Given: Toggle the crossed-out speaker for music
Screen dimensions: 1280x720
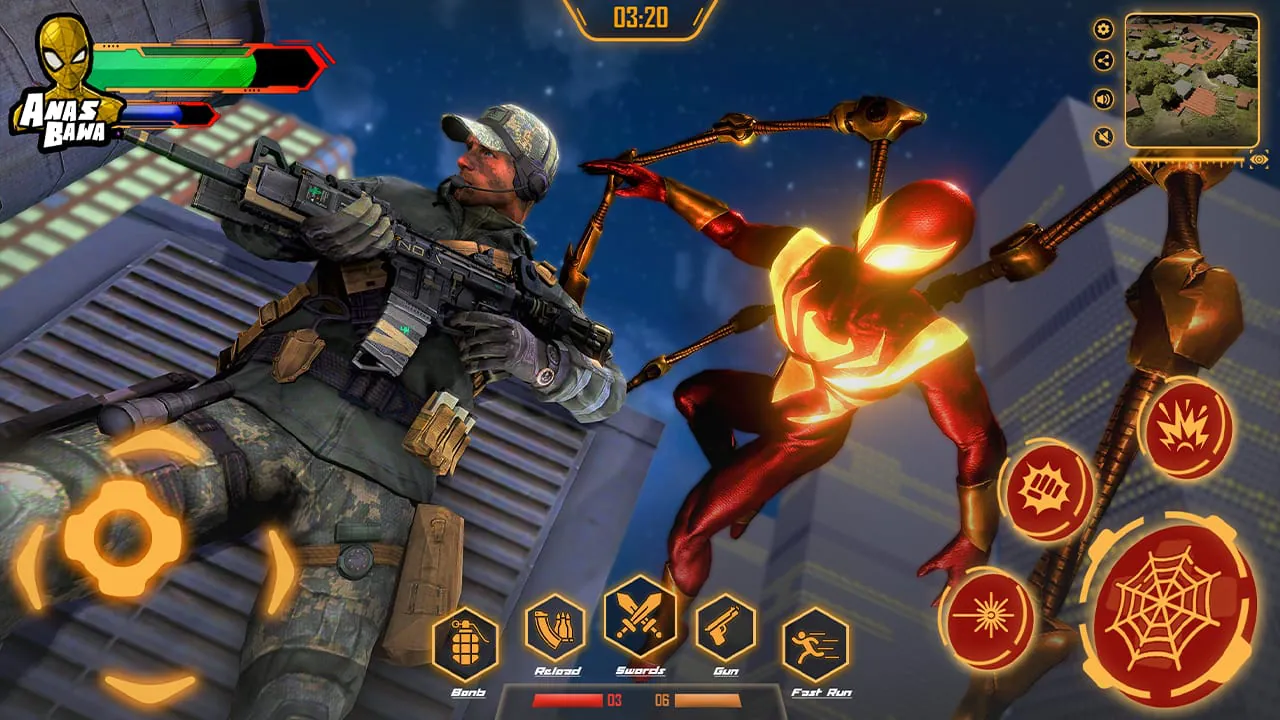Looking at the screenshot, I should (x=1104, y=135).
